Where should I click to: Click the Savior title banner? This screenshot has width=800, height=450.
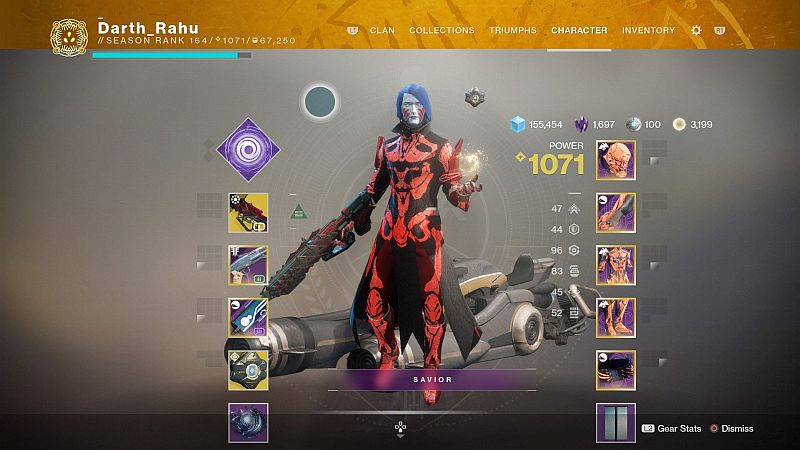[431, 380]
